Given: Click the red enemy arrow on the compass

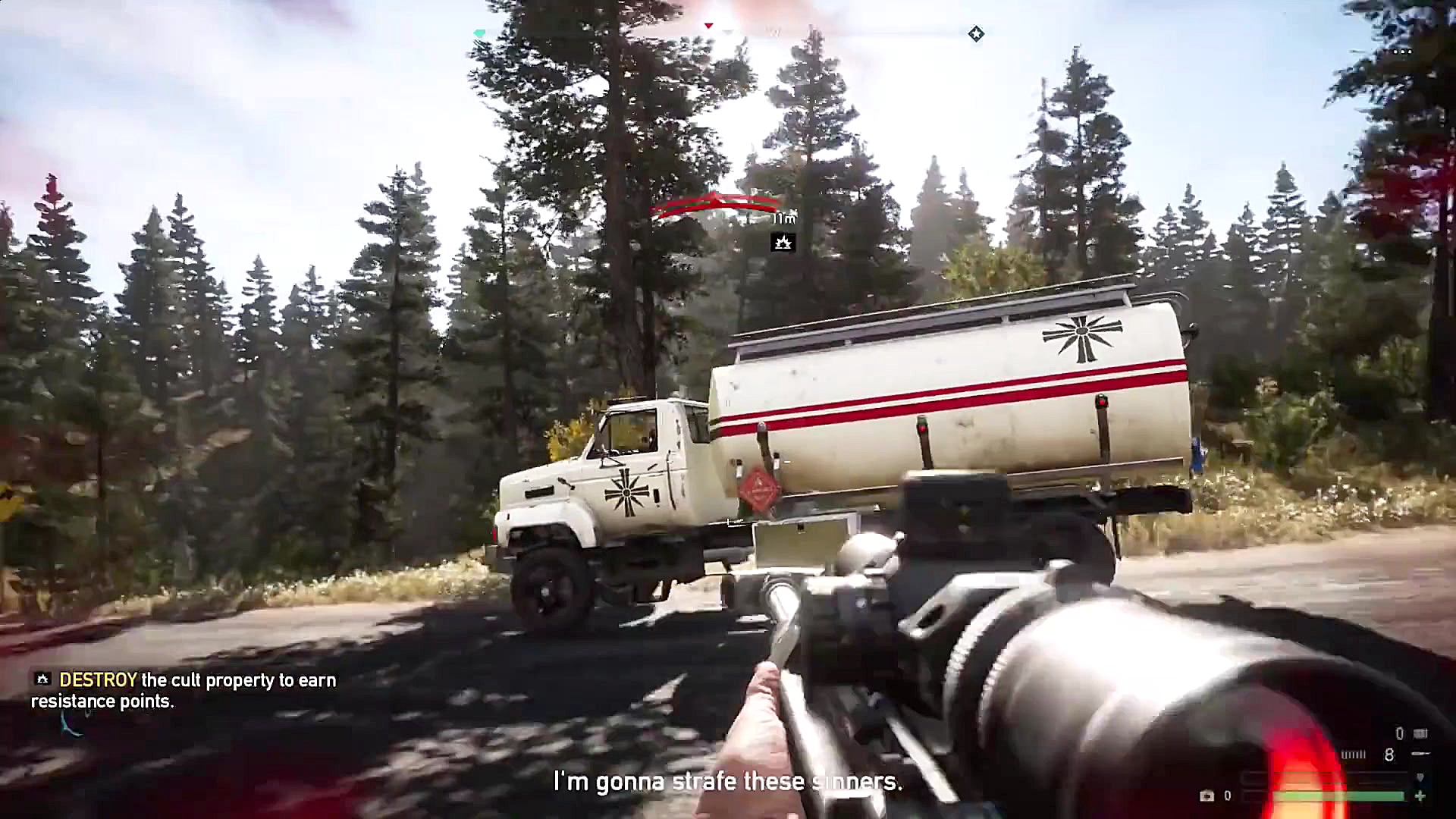Looking at the screenshot, I should tap(708, 26).
